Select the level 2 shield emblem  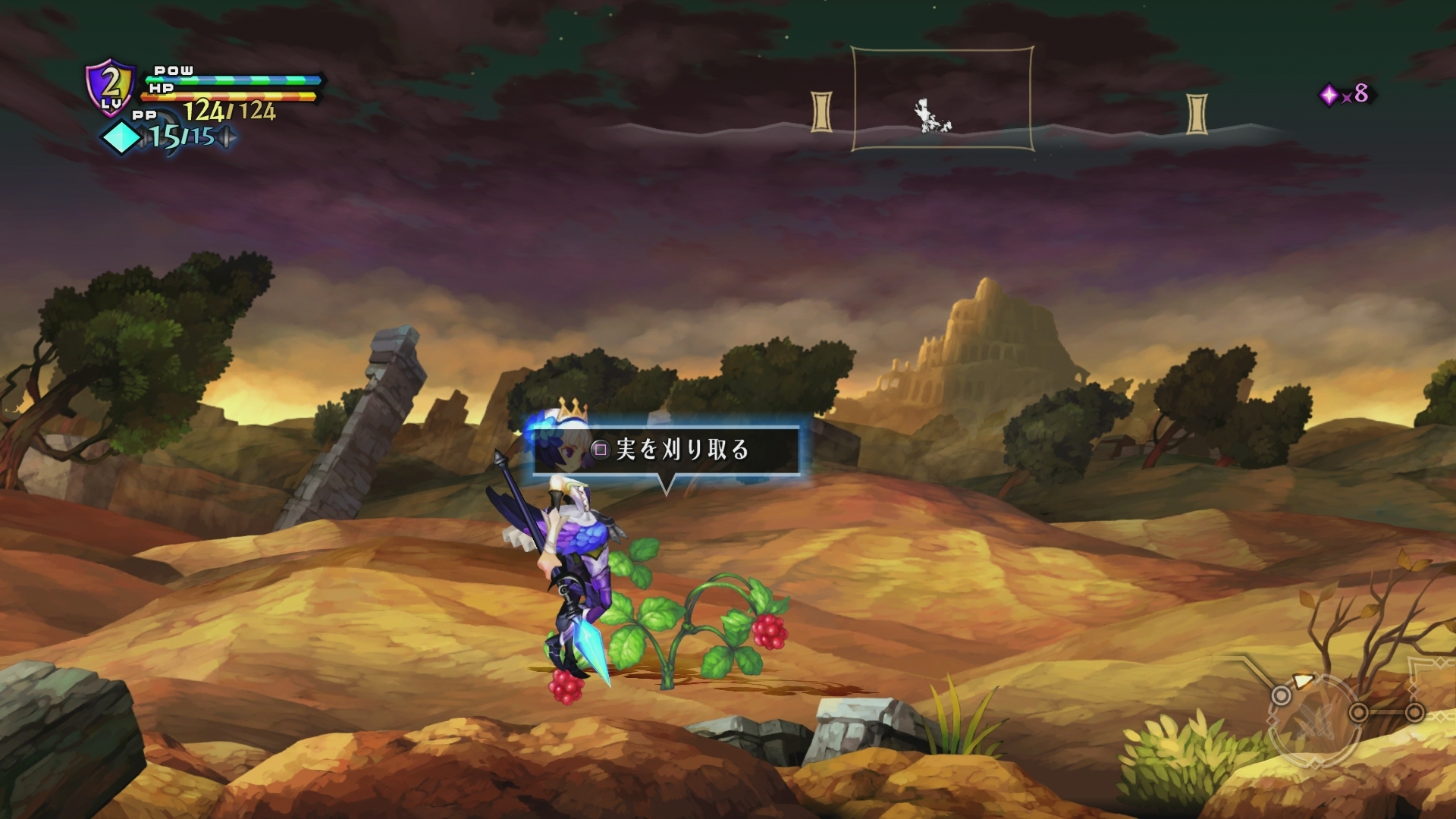(x=109, y=86)
